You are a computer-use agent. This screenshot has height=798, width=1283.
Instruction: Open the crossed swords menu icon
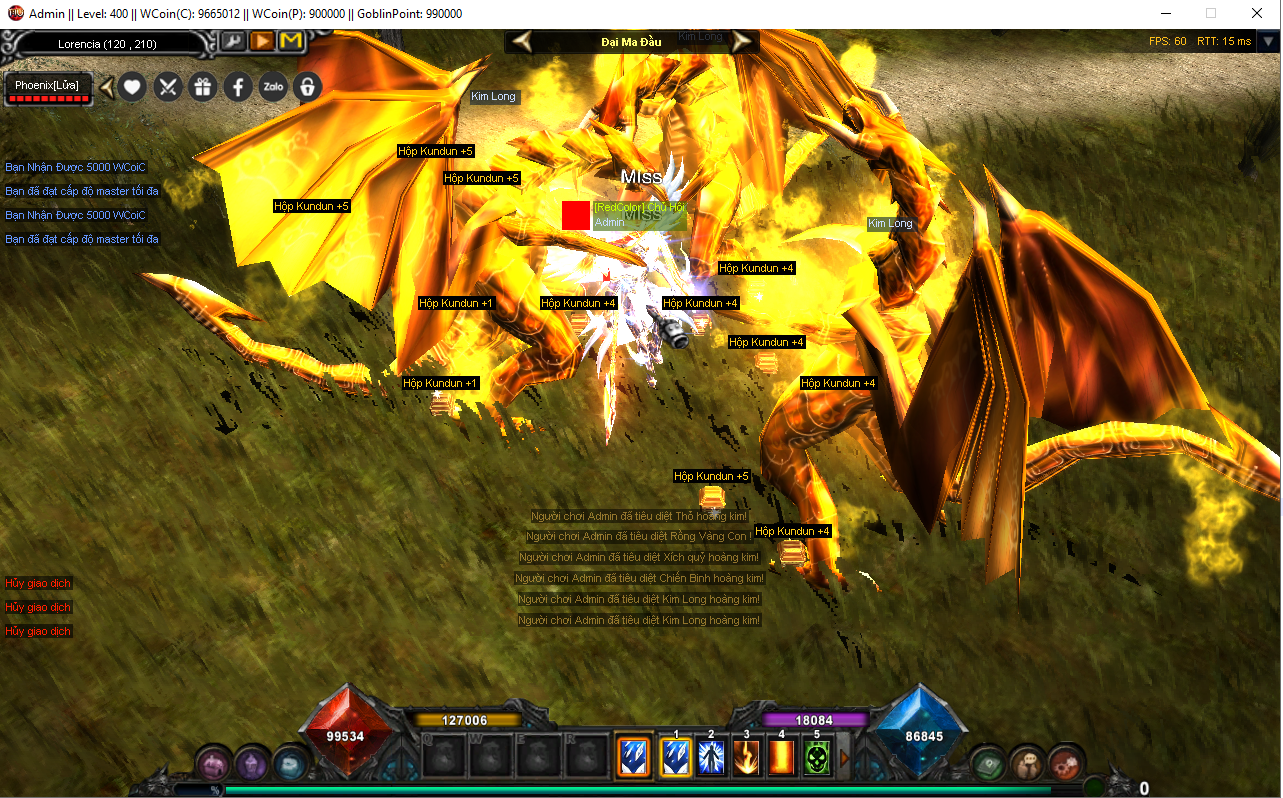pos(168,87)
